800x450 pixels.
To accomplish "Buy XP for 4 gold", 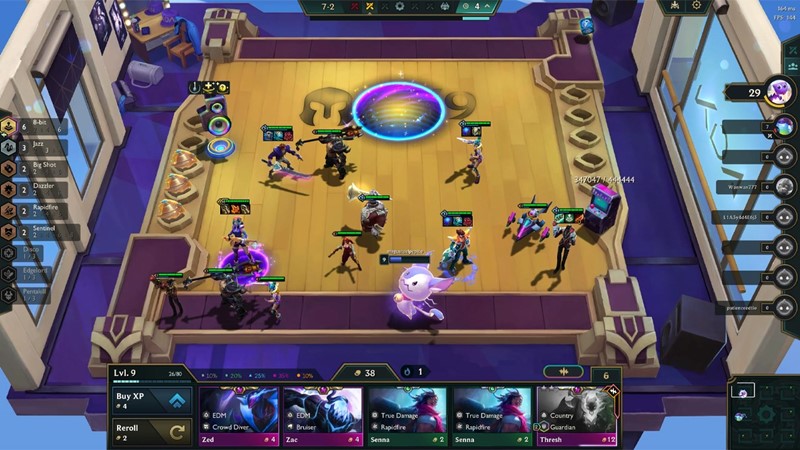I will tap(152, 400).
